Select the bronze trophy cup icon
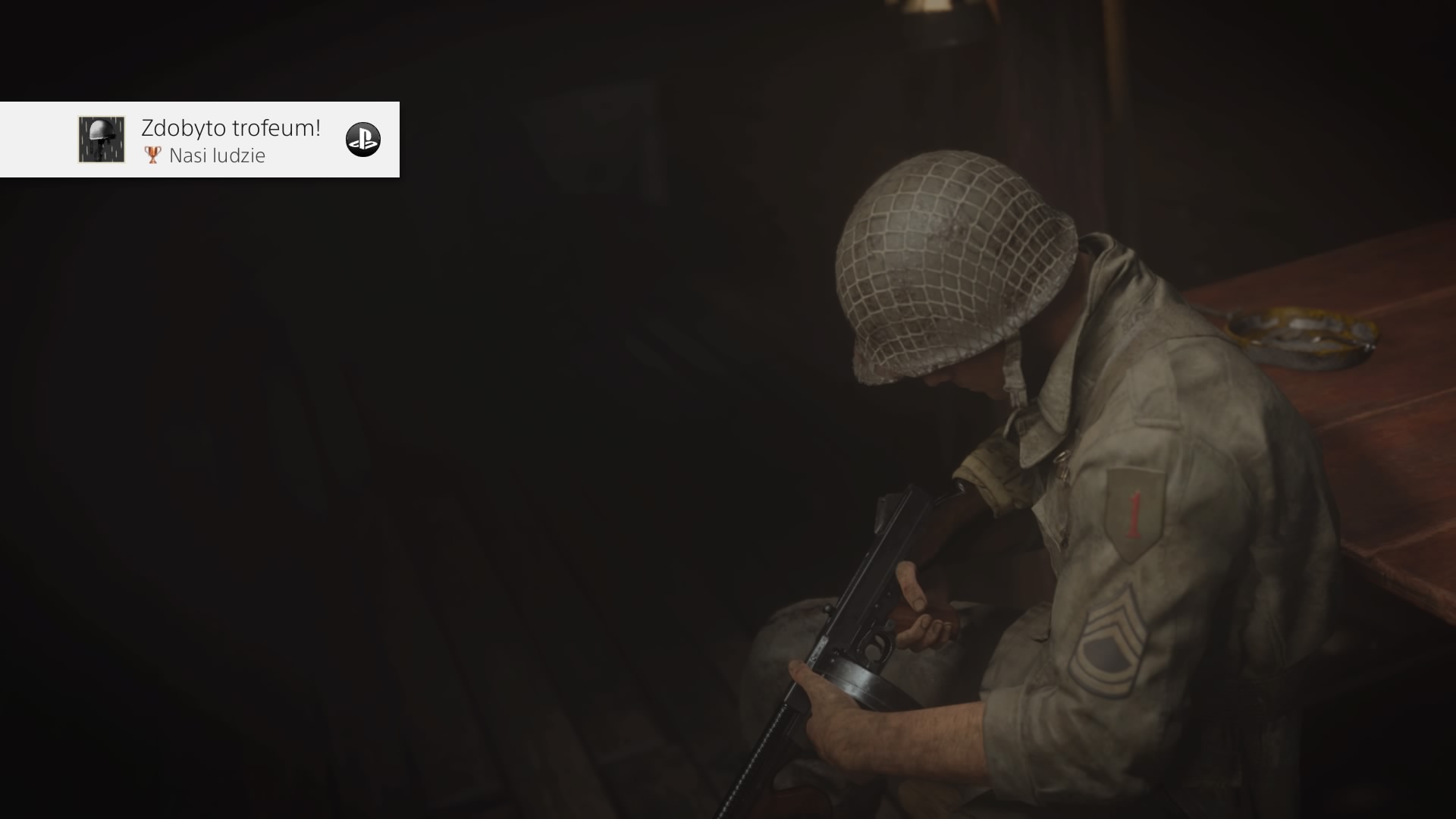 (x=151, y=155)
